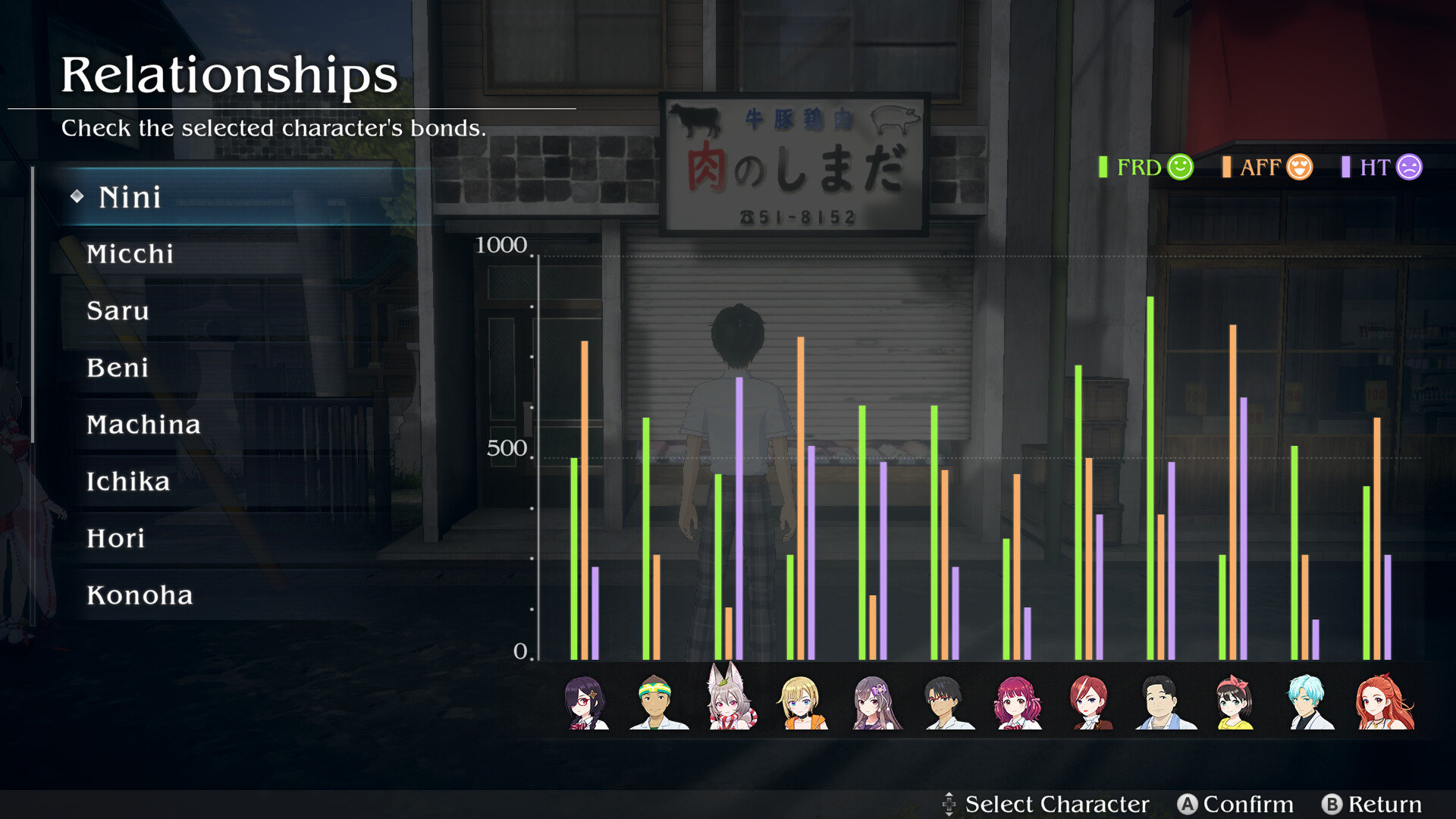The width and height of the screenshot is (1456, 819).
Task: Select Micchi from the character list
Action: tap(131, 254)
